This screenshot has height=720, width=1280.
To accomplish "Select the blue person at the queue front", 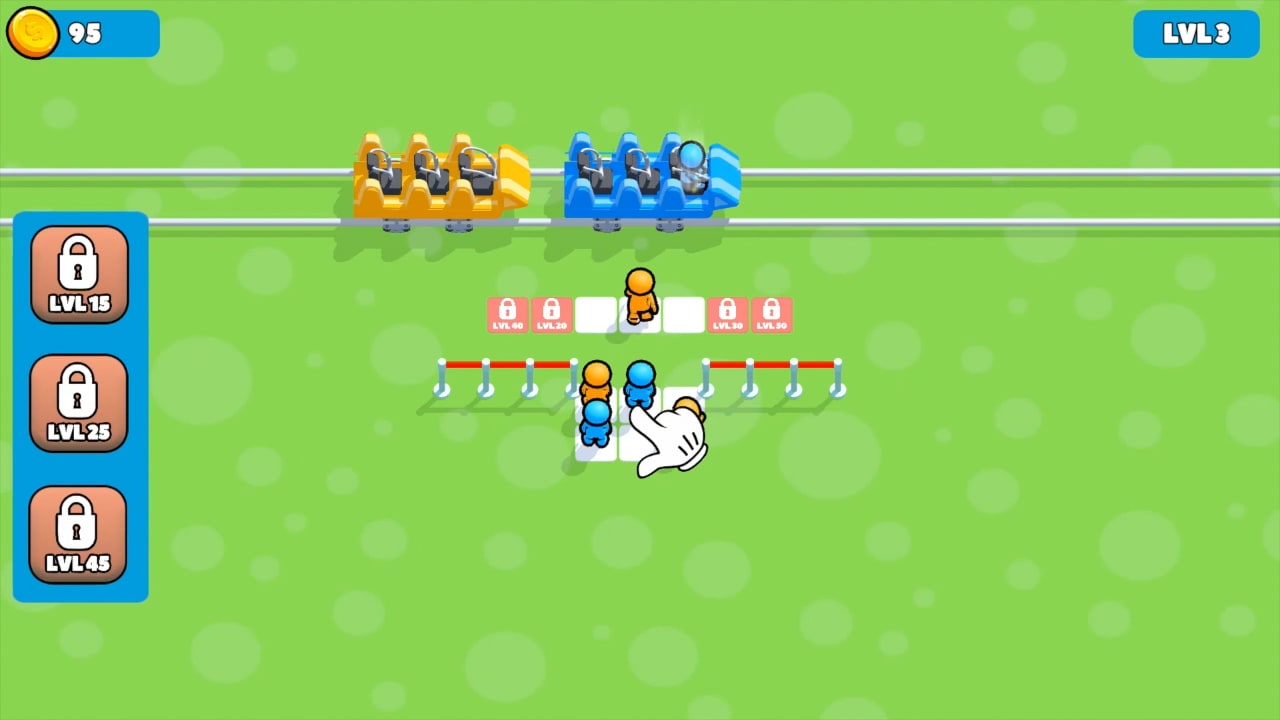I will point(641,382).
